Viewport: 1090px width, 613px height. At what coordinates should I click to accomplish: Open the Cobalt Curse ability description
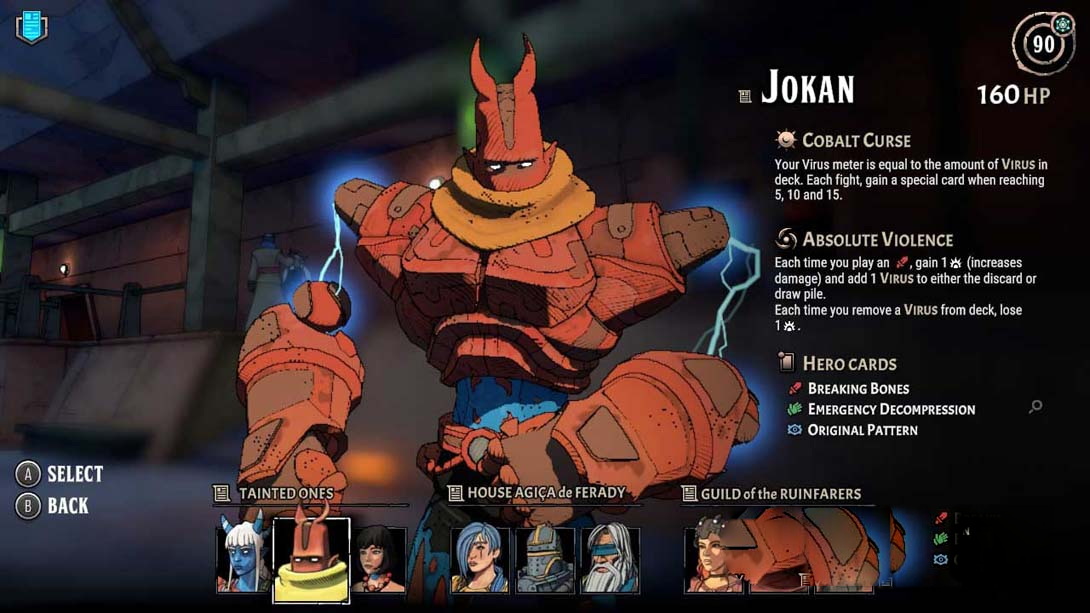tap(856, 140)
